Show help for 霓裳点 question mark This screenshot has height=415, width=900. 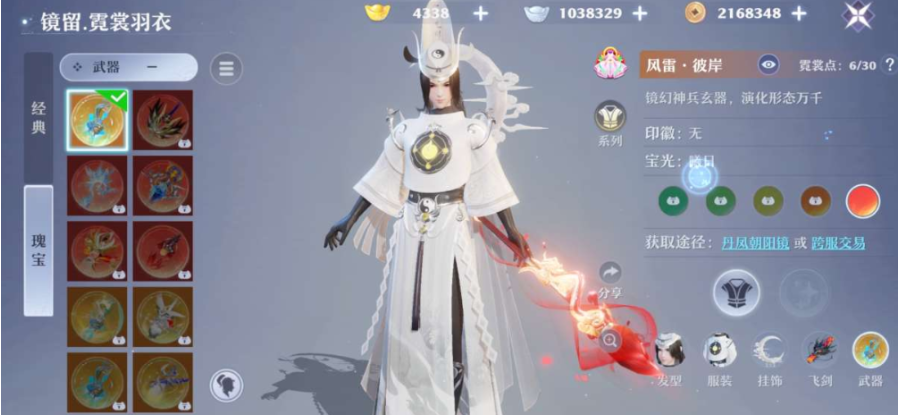coord(889,66)
